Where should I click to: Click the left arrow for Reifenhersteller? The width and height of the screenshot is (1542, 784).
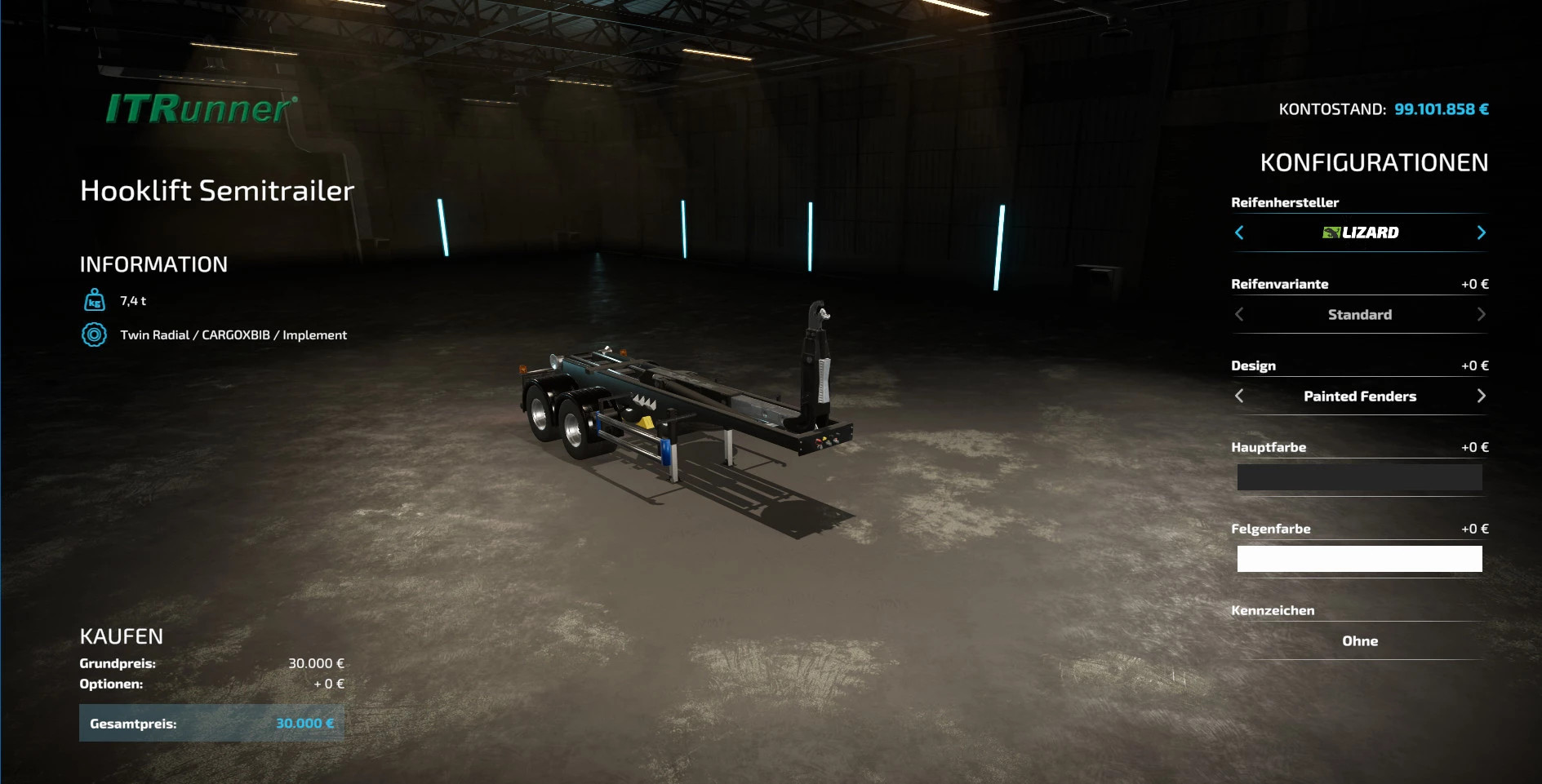pyautogui.click(x=1239, y=233)
